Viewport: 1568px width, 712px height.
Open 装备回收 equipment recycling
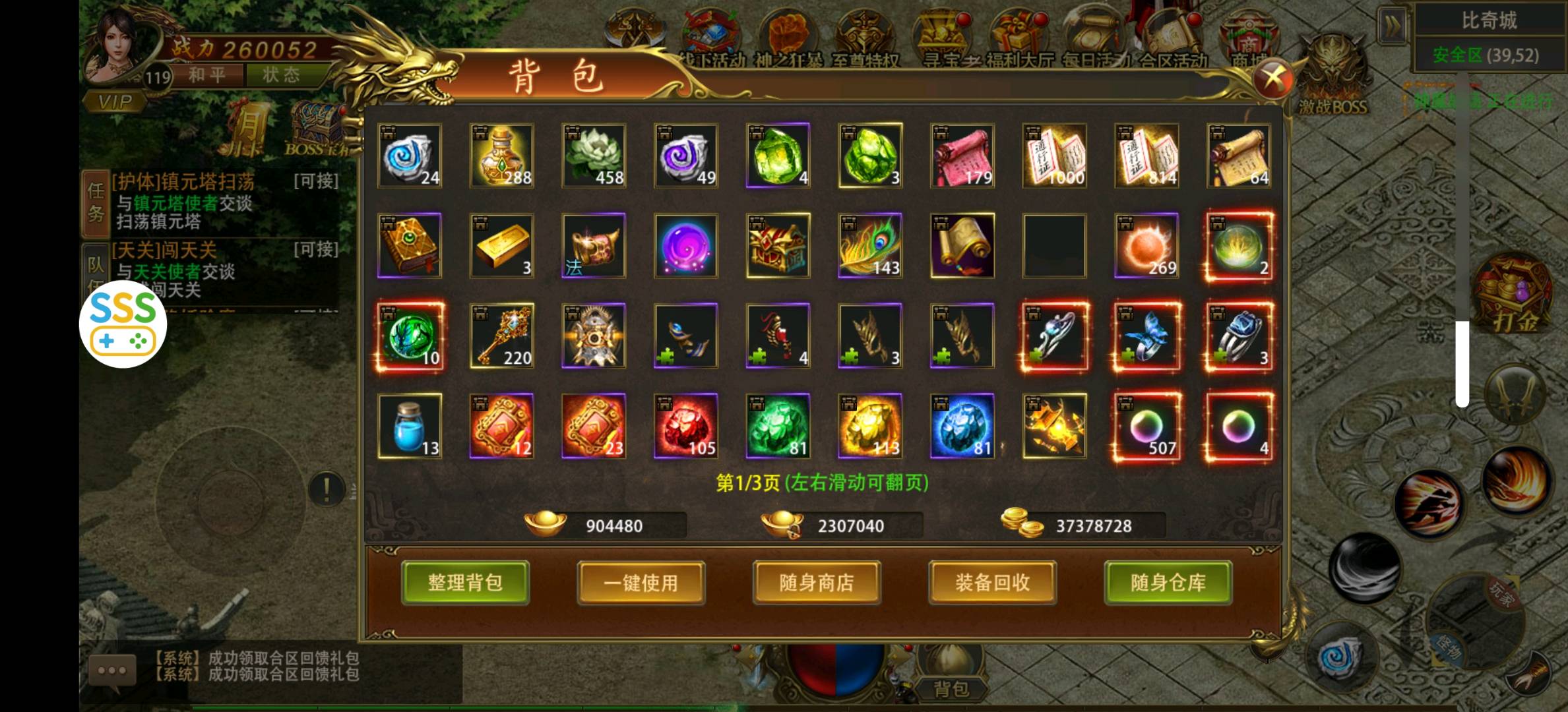[x=992, y=582]
